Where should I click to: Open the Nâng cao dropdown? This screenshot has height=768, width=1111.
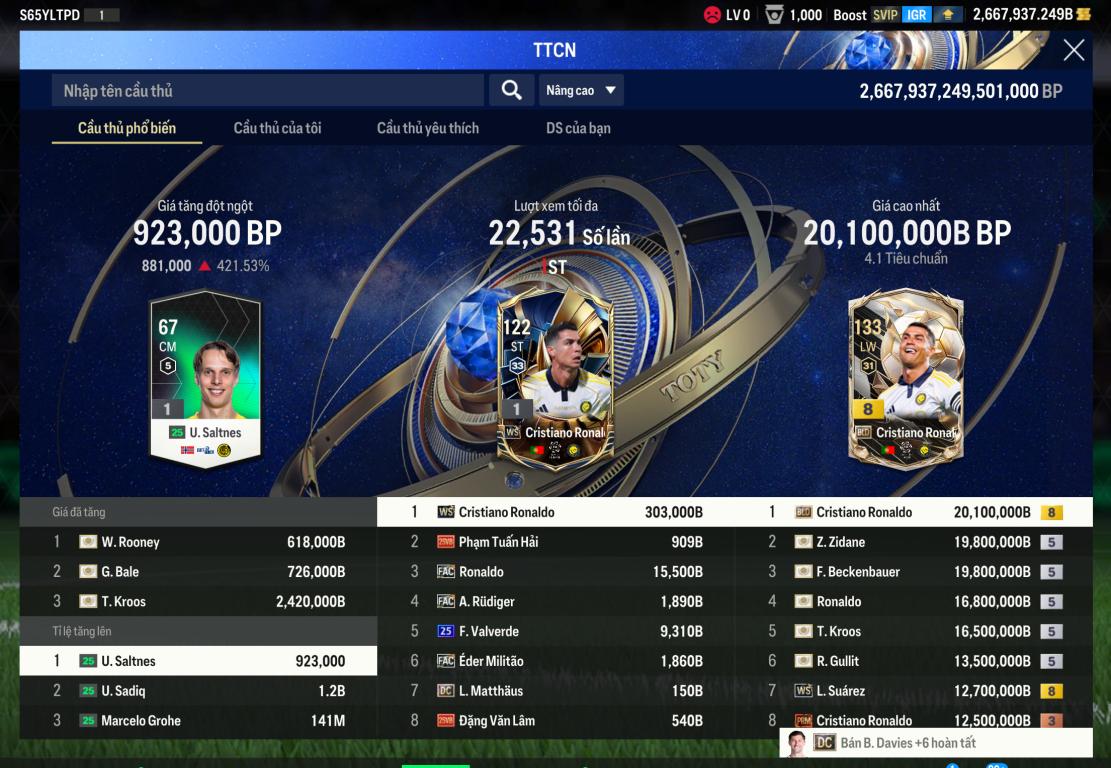tap(581, 90)
